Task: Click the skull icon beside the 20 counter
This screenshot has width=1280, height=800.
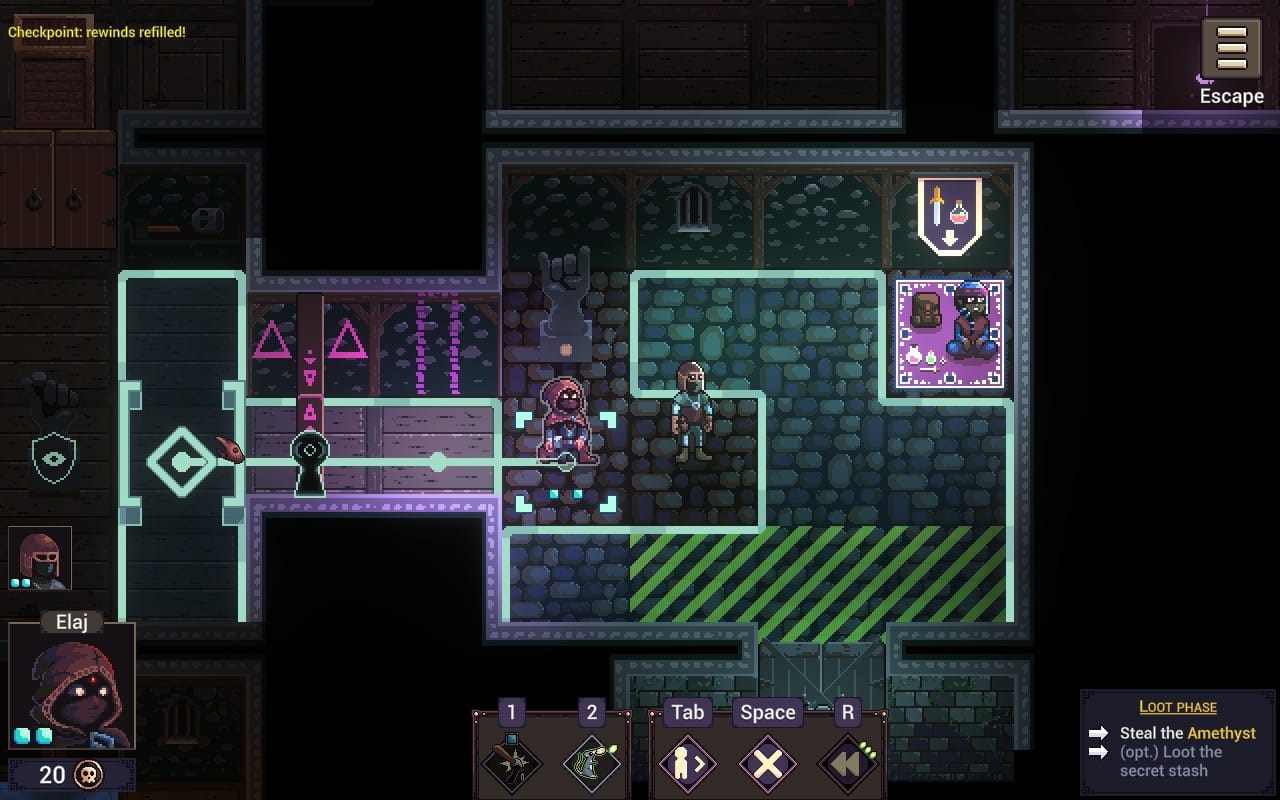Action: 86,775
